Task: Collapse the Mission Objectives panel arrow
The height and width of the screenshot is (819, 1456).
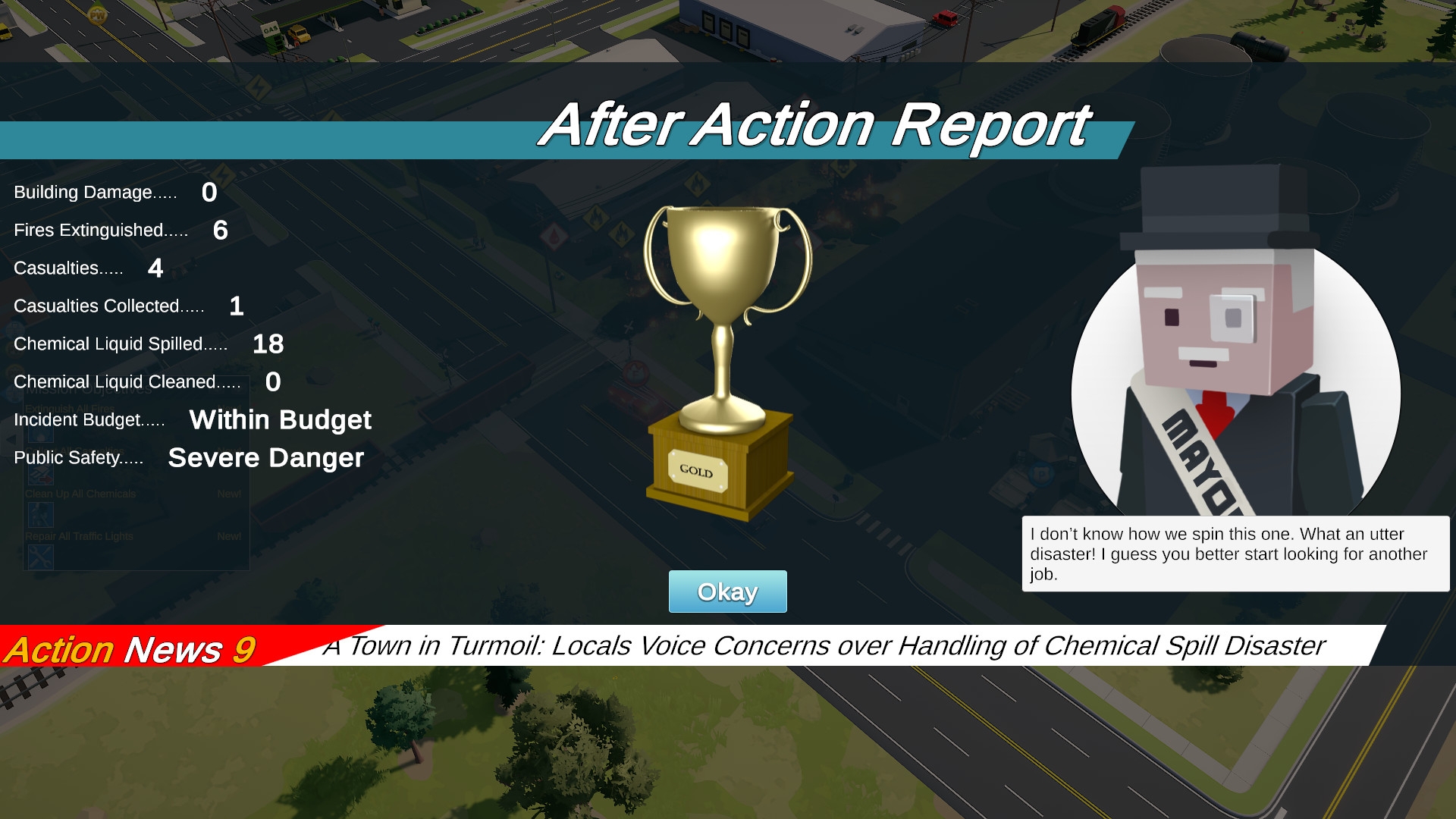Action: [11, 439]
